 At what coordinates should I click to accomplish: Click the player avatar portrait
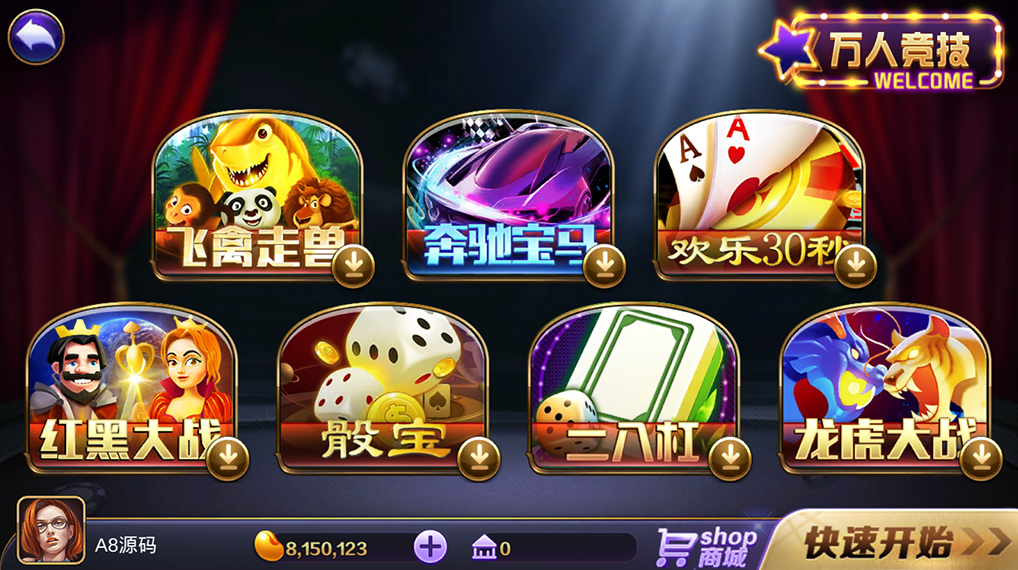(51, 530)
